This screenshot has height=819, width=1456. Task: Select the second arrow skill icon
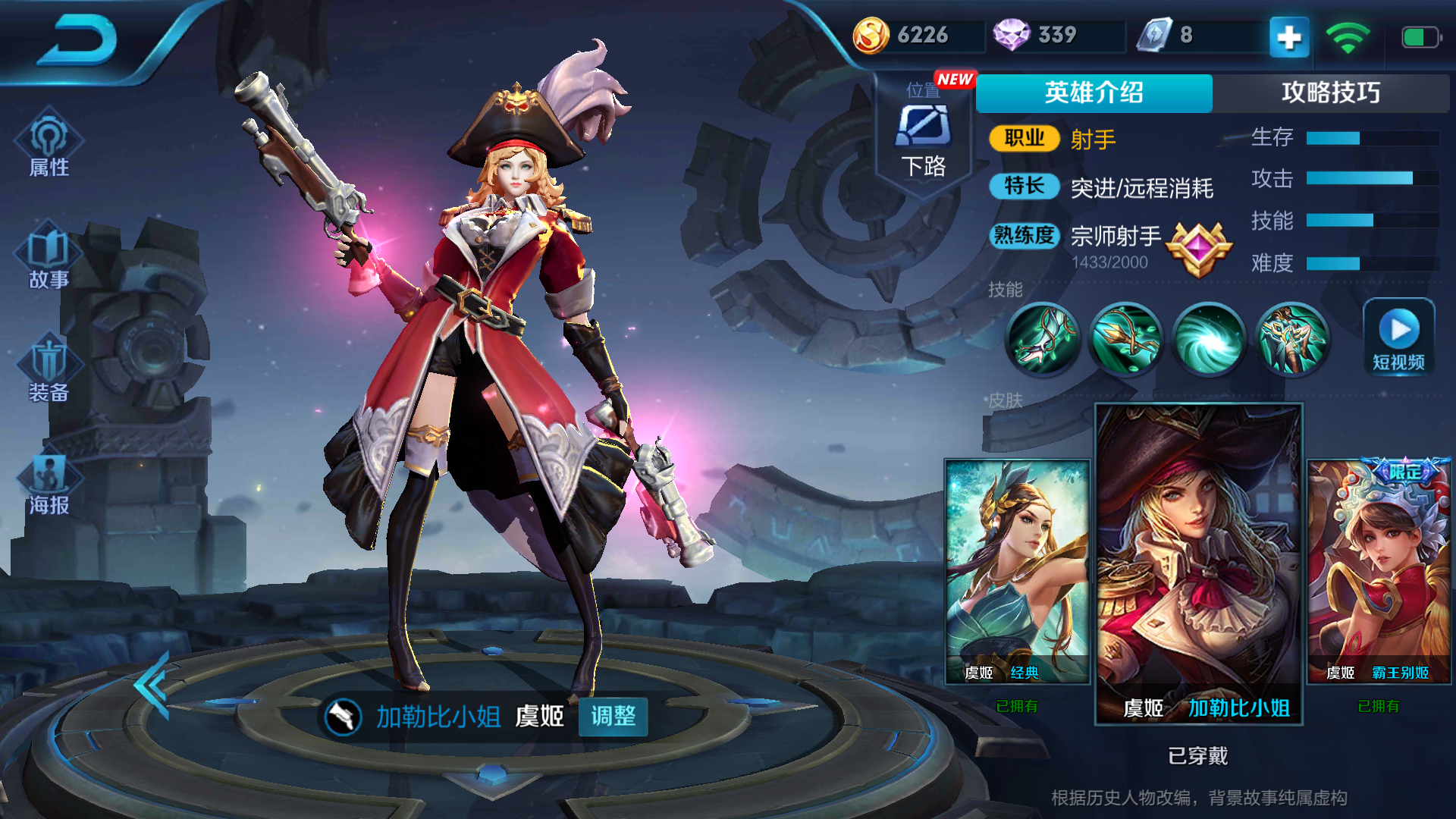(x=1126, y=339)
